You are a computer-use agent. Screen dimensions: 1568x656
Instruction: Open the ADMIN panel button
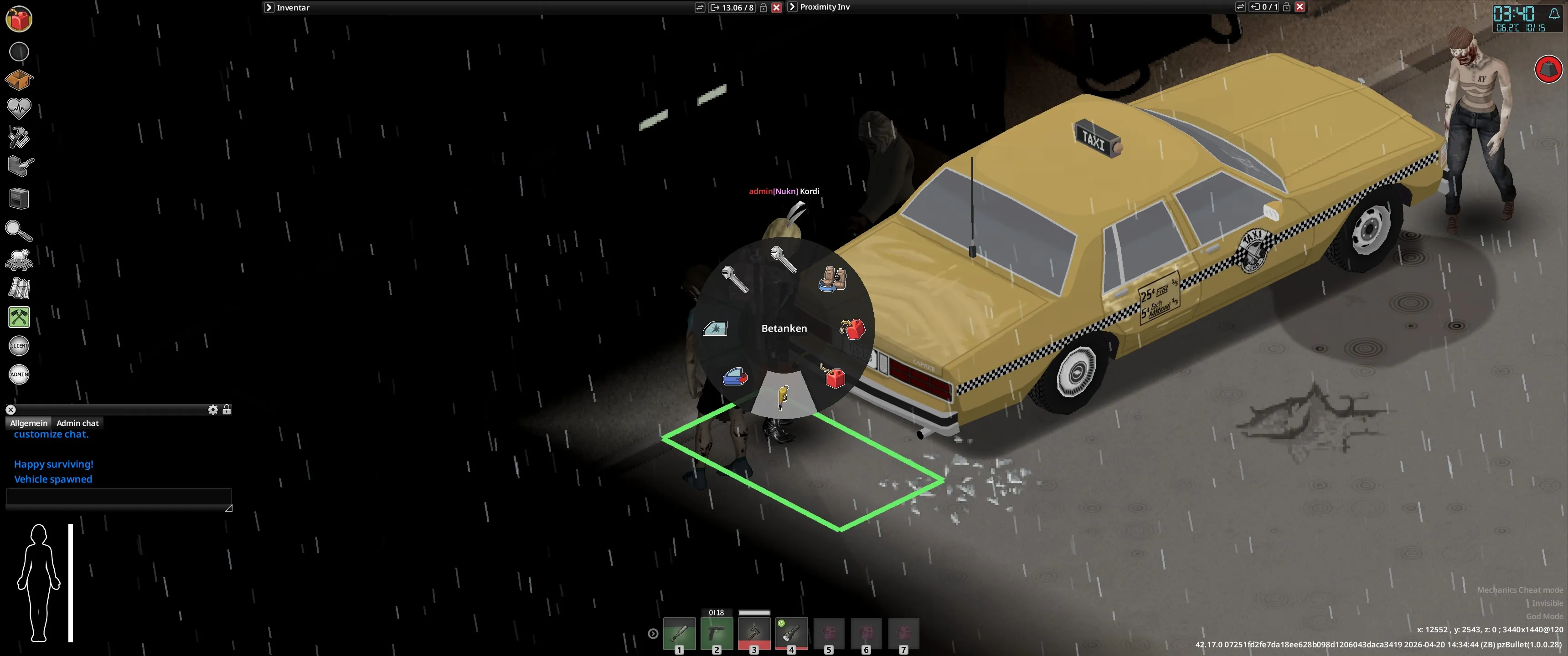(19, 374)
